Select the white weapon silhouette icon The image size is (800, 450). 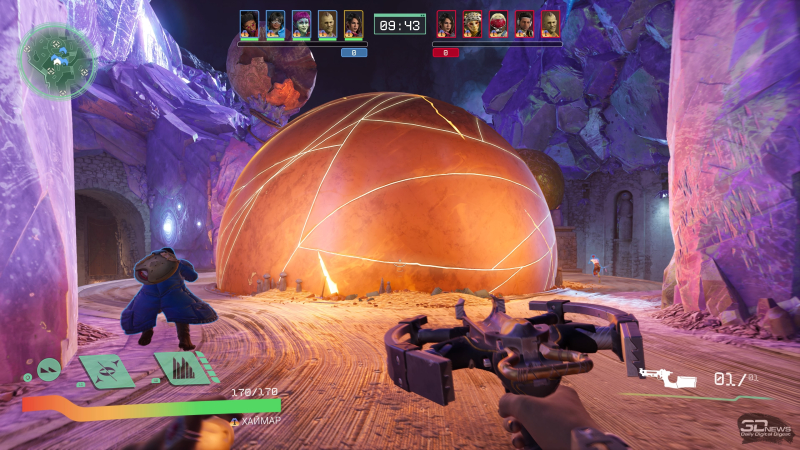coord(667,378)
